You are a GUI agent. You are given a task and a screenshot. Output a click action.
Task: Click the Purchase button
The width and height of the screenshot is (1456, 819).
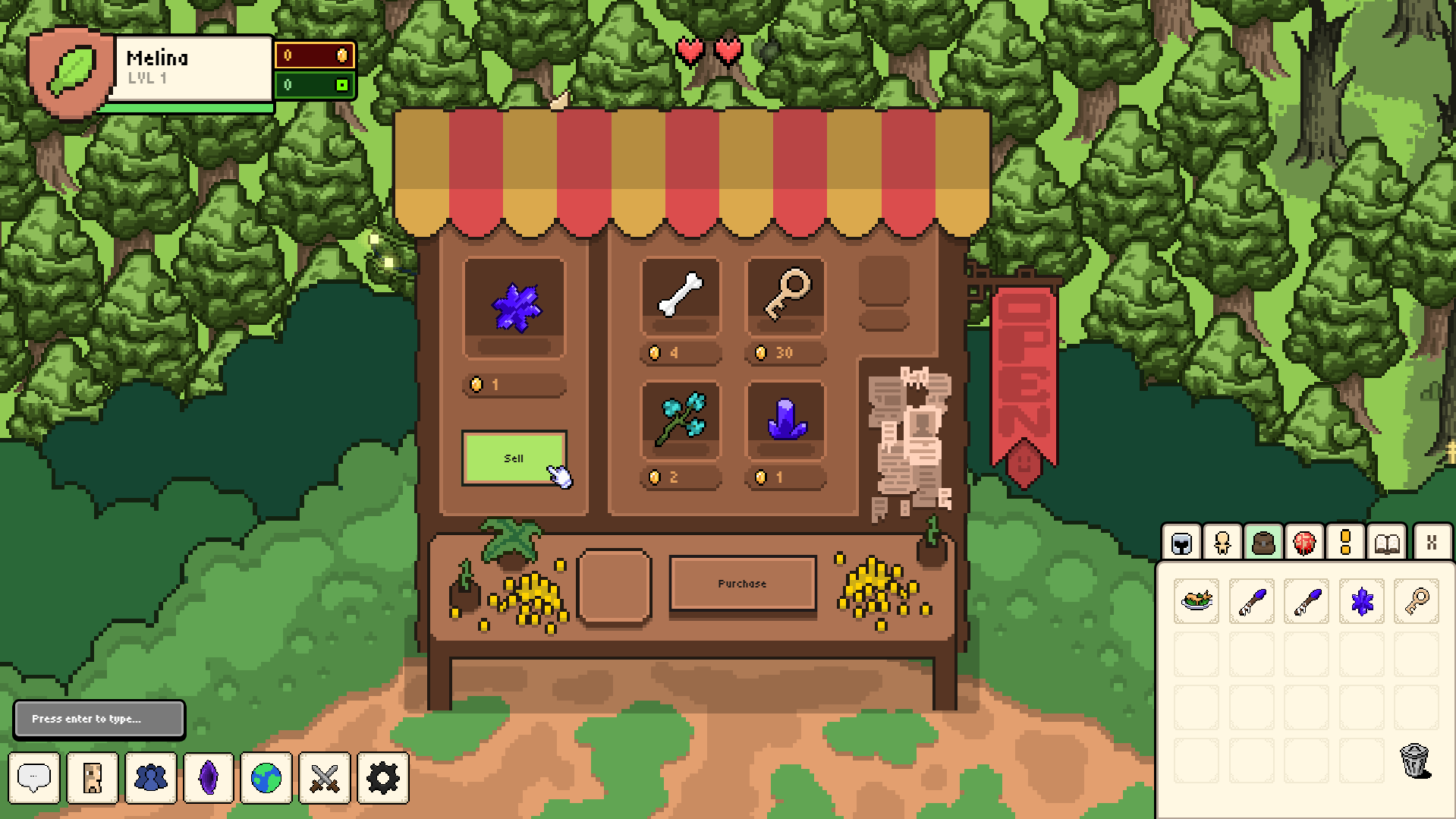[742, 584]
